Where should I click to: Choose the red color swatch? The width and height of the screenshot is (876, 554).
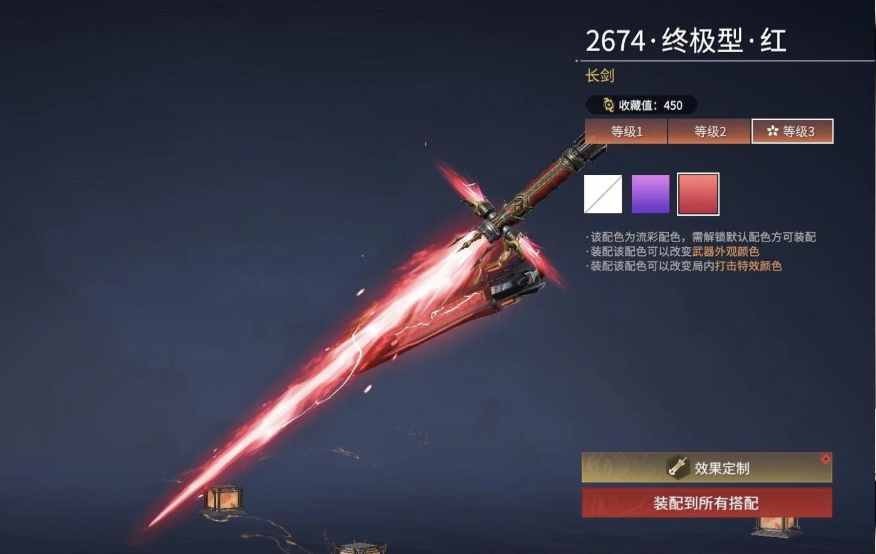[698, 194]
